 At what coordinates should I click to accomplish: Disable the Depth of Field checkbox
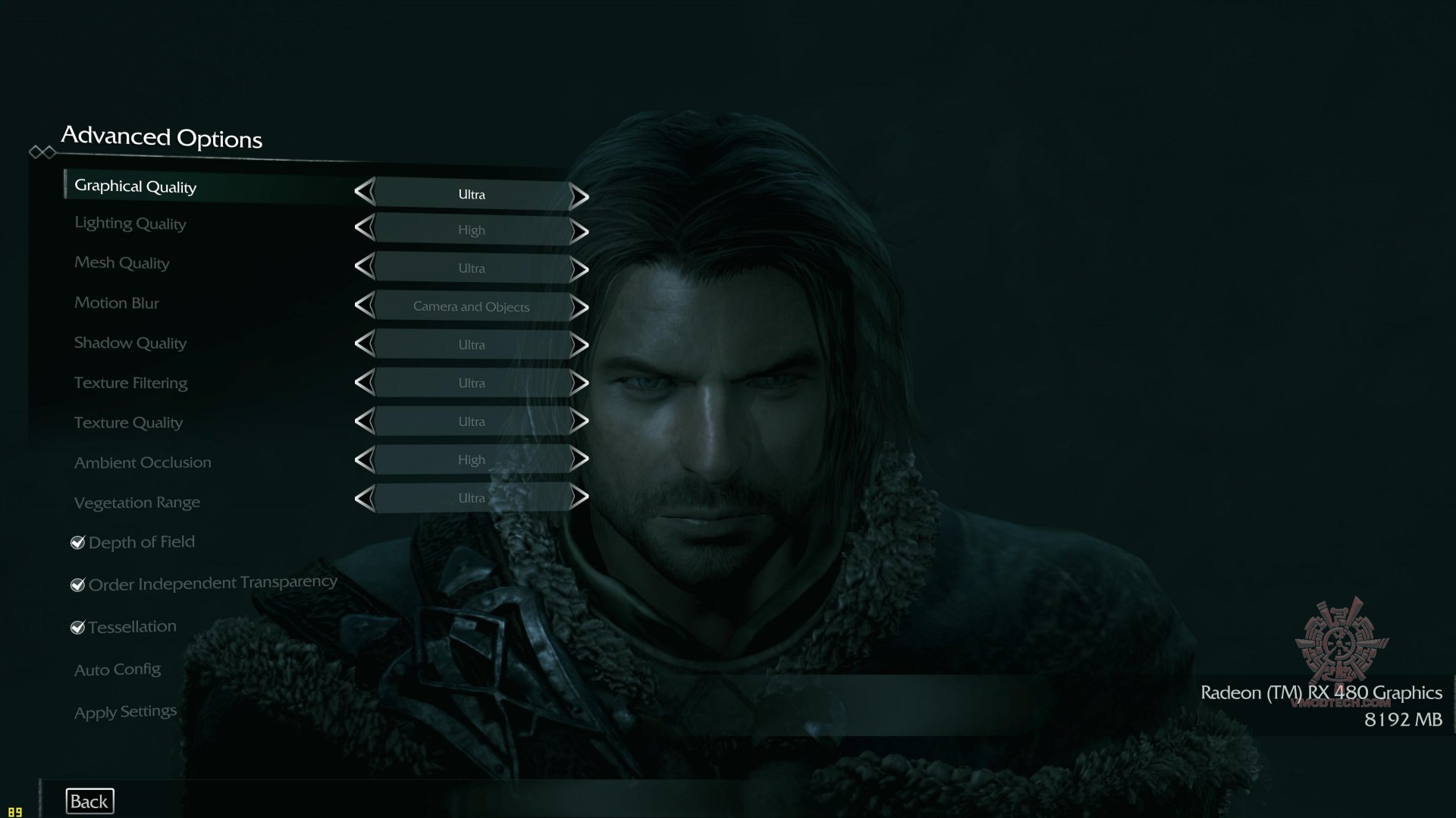pos(77,542)
